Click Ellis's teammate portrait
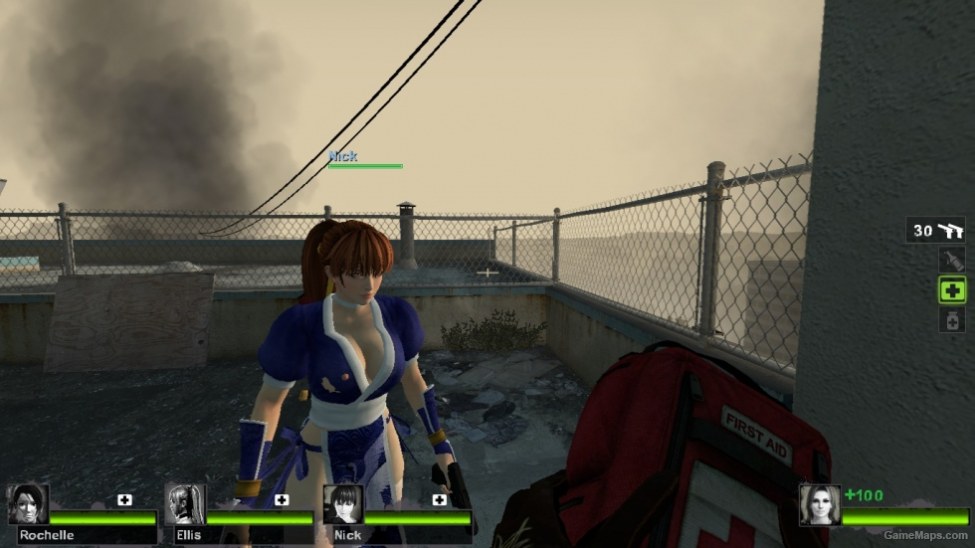Screen dimensions: 975x548 tap(185, 505)
